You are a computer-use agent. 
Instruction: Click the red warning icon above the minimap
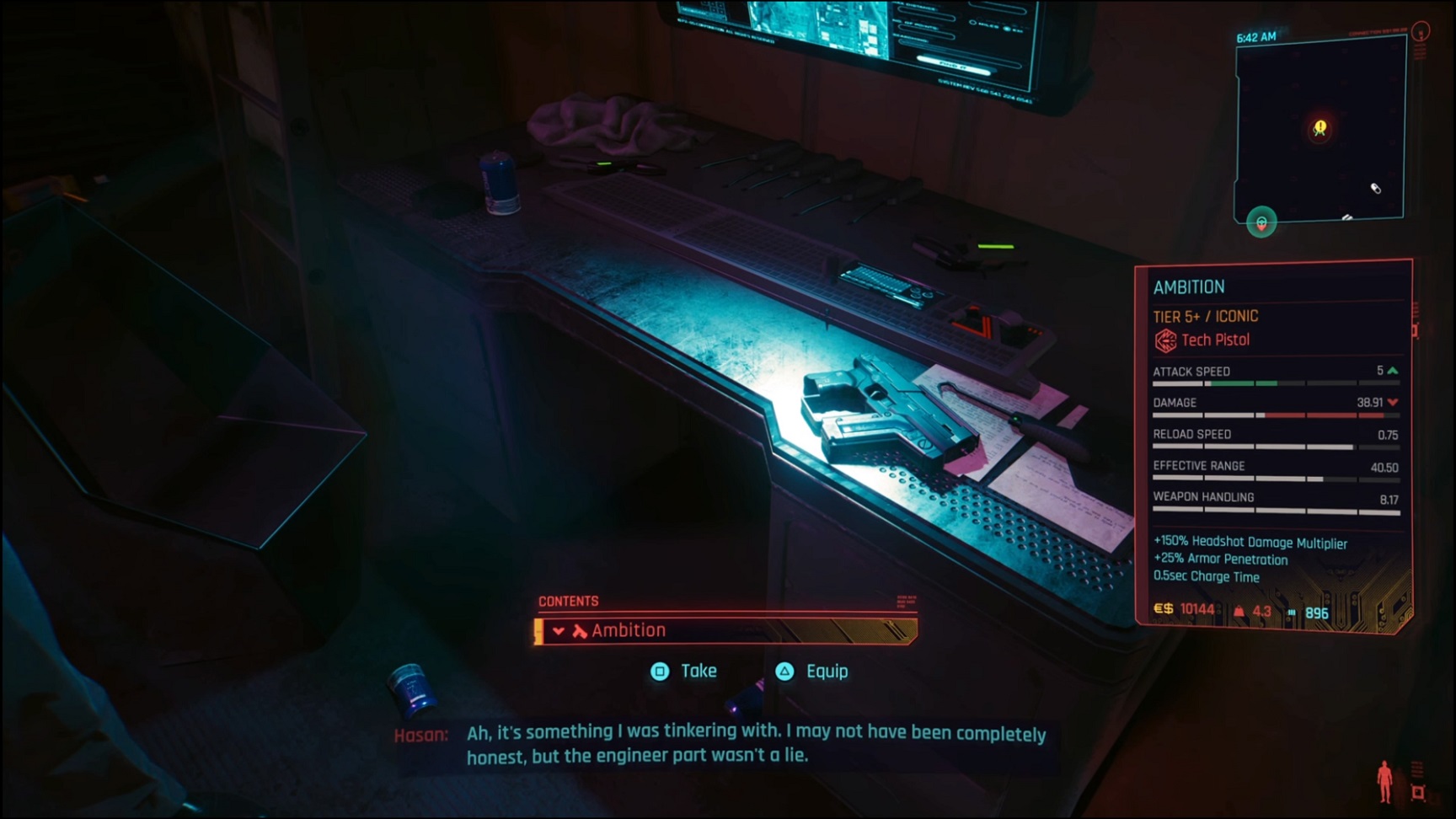[x=1421, y=32]
